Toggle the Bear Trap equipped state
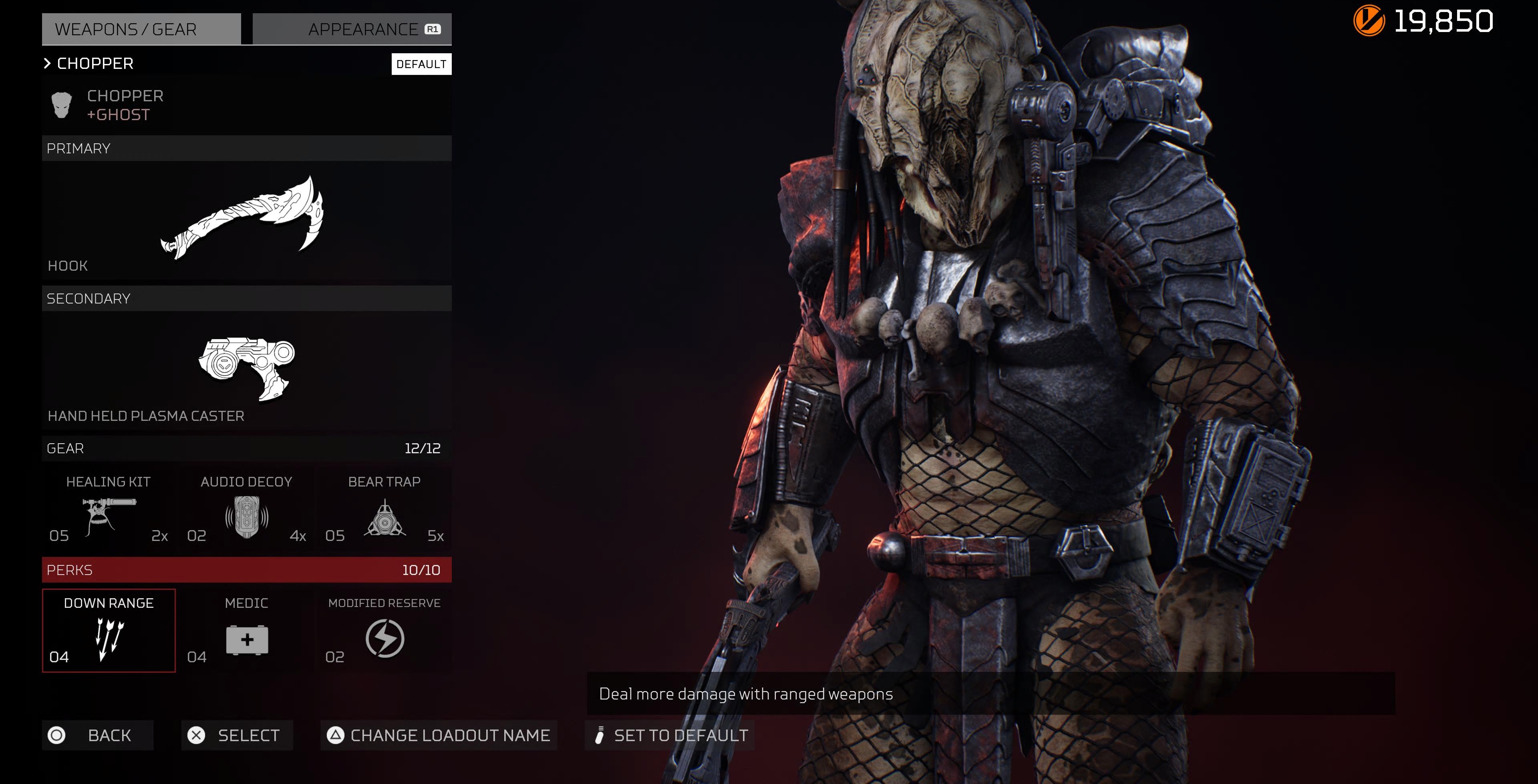The image size is (1538, 784). (386, 511)
